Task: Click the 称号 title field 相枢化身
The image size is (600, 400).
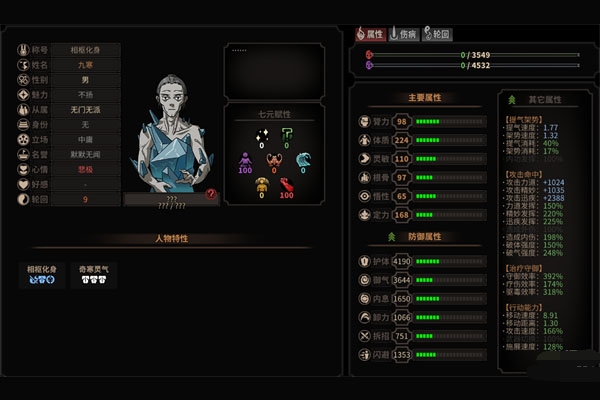Action: tap(86, 49)
